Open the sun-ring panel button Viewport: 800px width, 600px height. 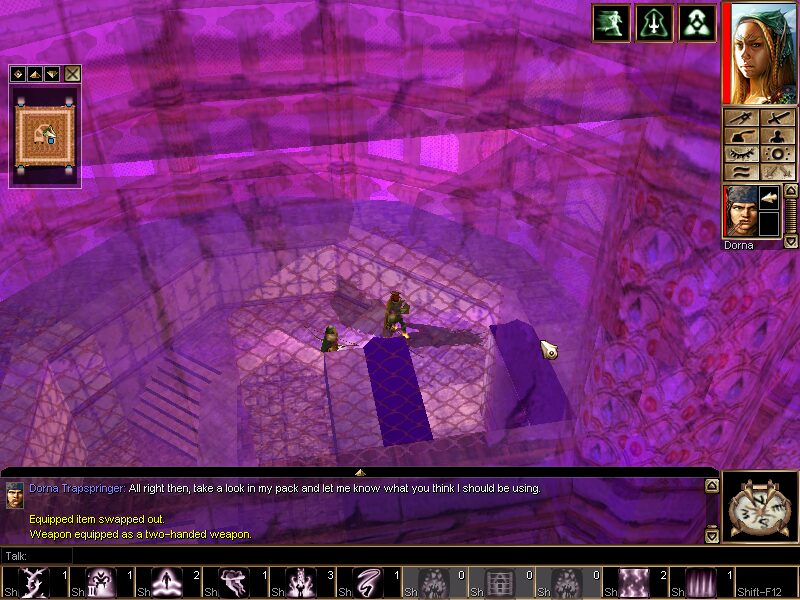coord(776,154)
